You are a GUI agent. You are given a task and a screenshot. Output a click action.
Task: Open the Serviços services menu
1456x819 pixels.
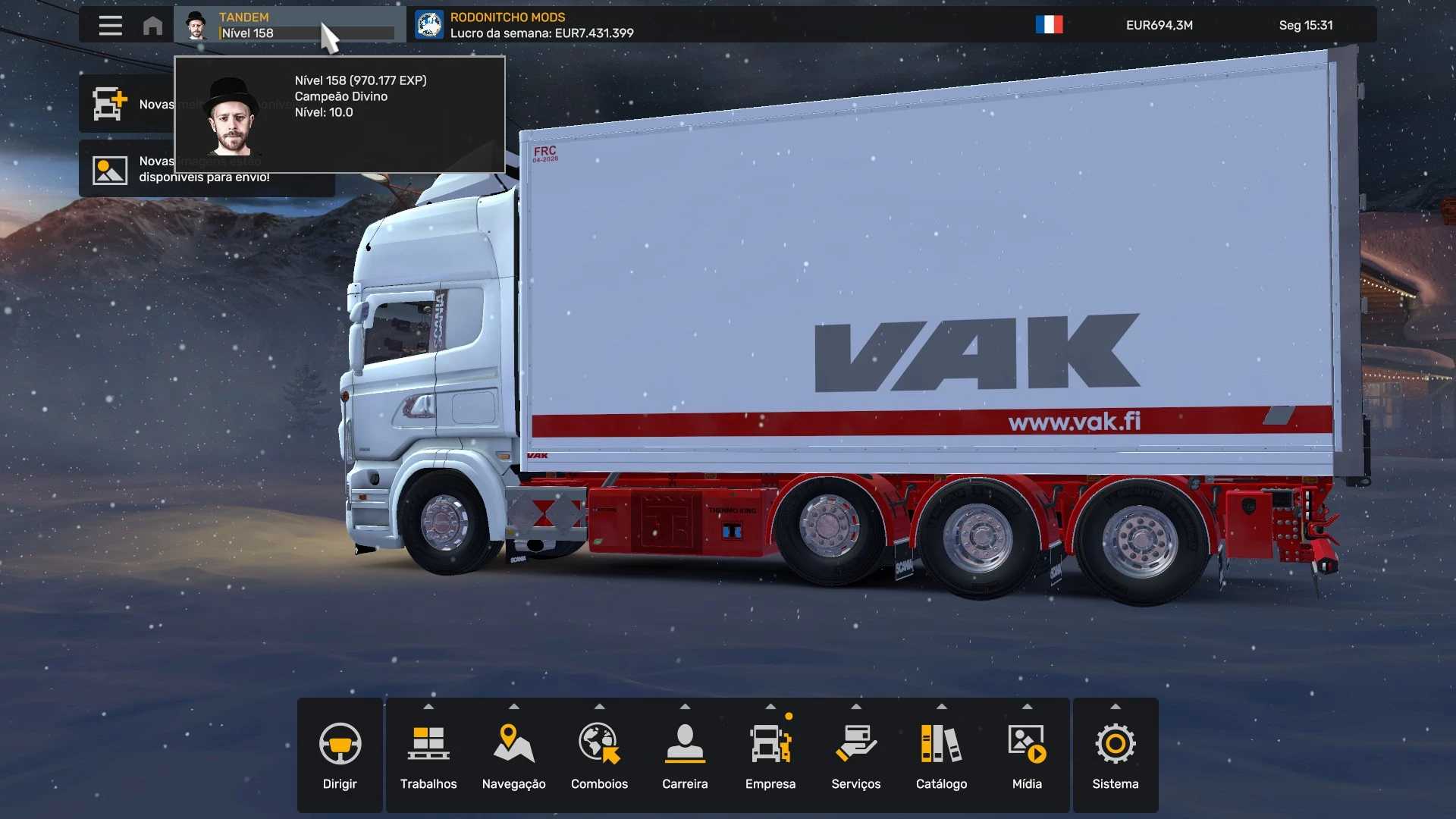855,755
